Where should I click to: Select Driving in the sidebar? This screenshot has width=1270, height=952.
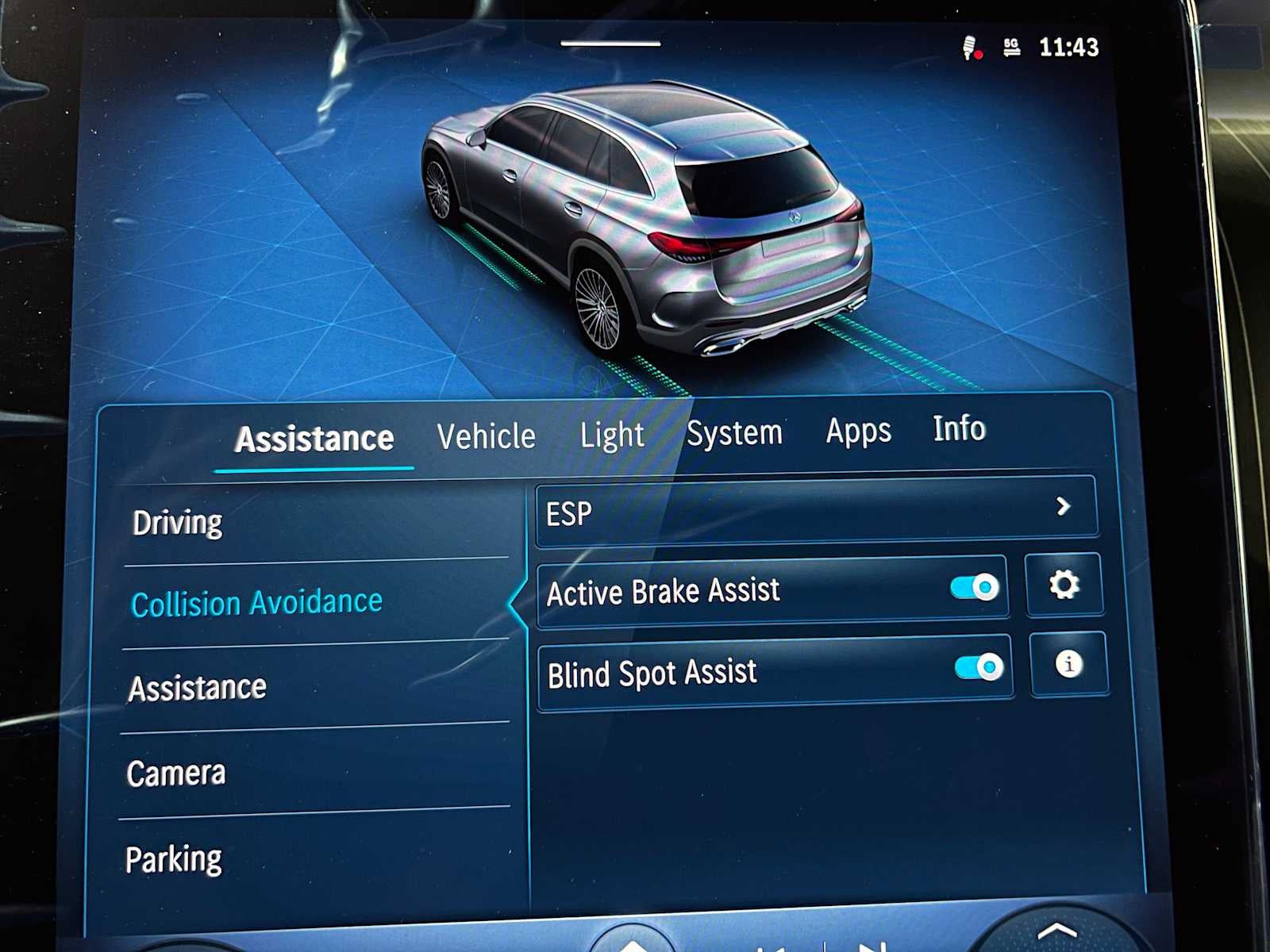coord(176,521)
